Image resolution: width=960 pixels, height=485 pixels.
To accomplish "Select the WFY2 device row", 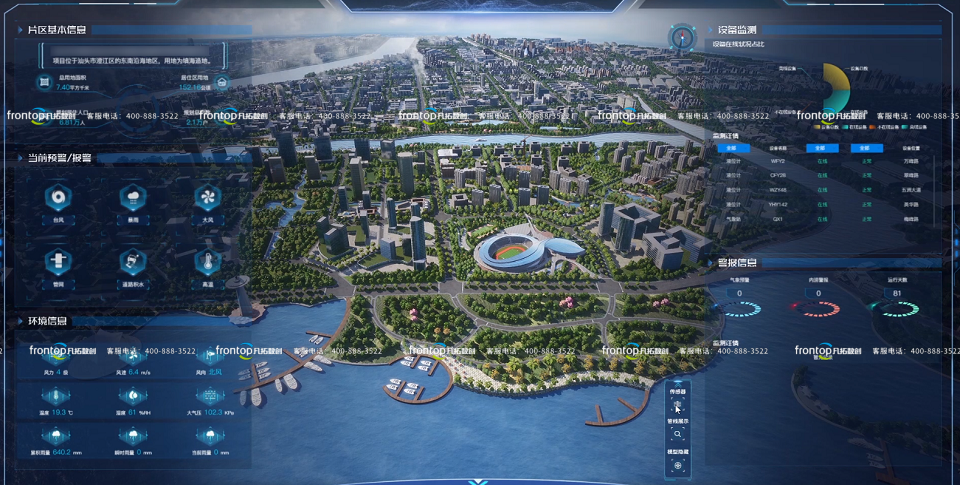I will click(x=778, y=160).
